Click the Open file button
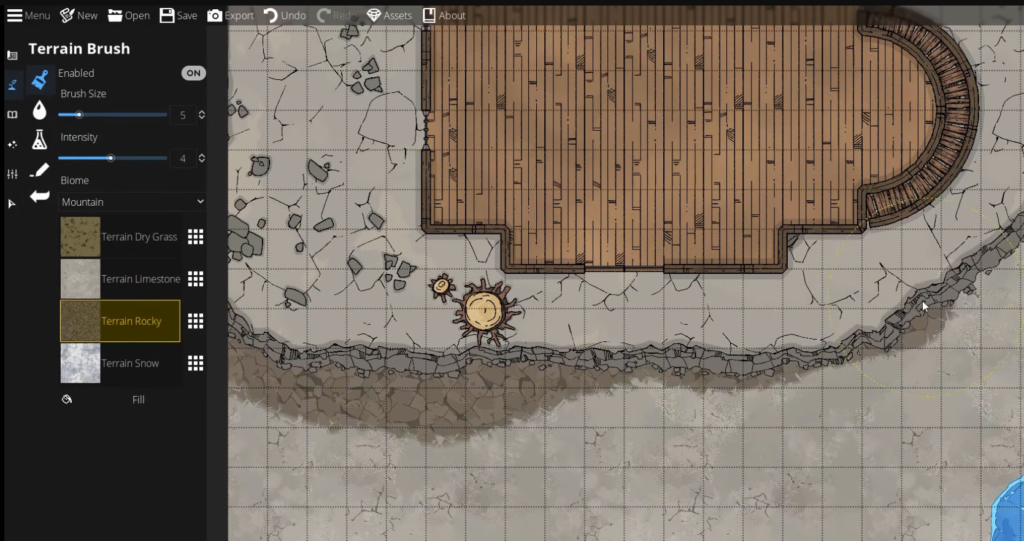 coord(129,15)
